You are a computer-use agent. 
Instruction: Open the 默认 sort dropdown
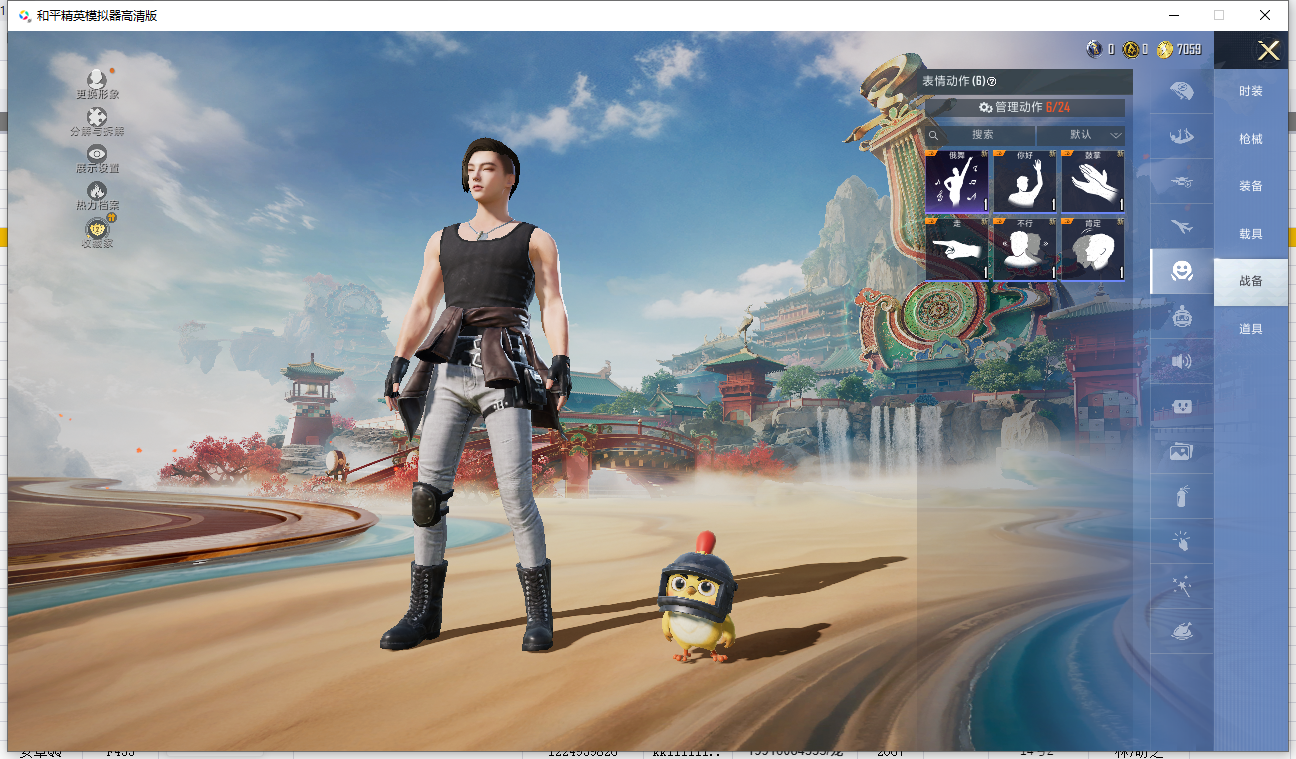click(1081, 135)
